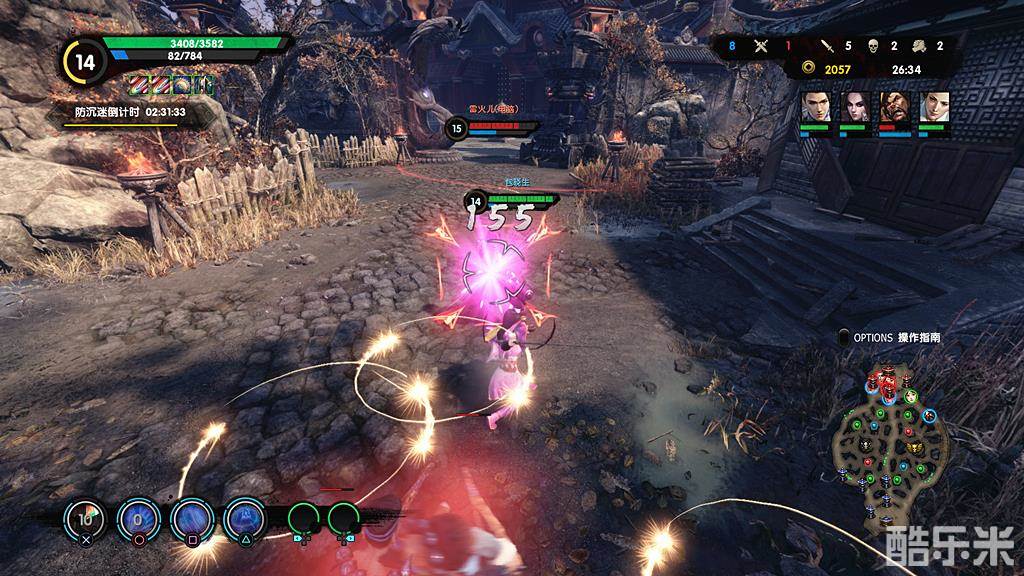Select the bearded warrior teammate portrait
Image resolution: width=1024 pixels, height=576 pixels.
[x=894, y=107]
